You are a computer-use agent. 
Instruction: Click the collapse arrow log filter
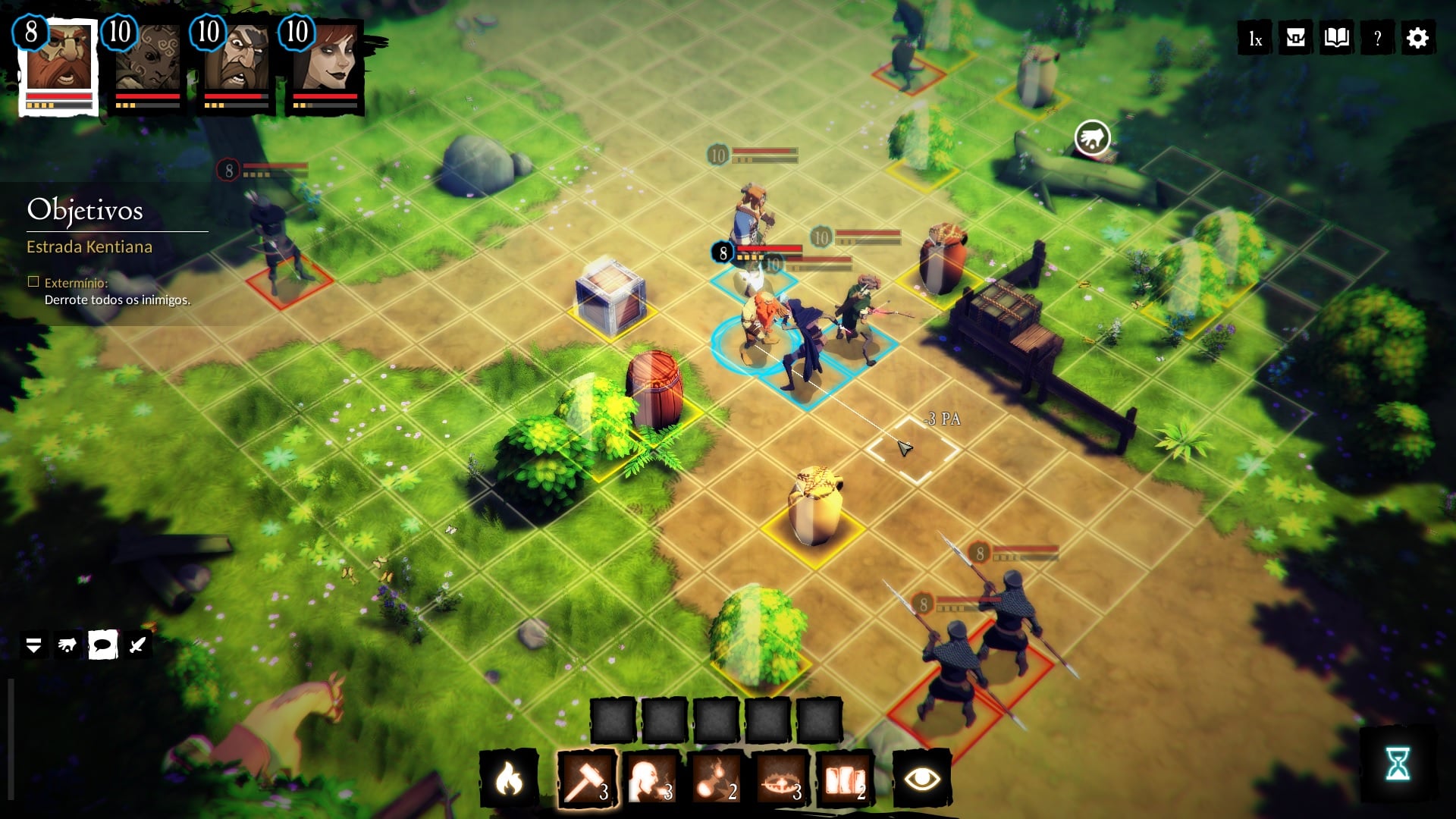click(x=33, y=645)
